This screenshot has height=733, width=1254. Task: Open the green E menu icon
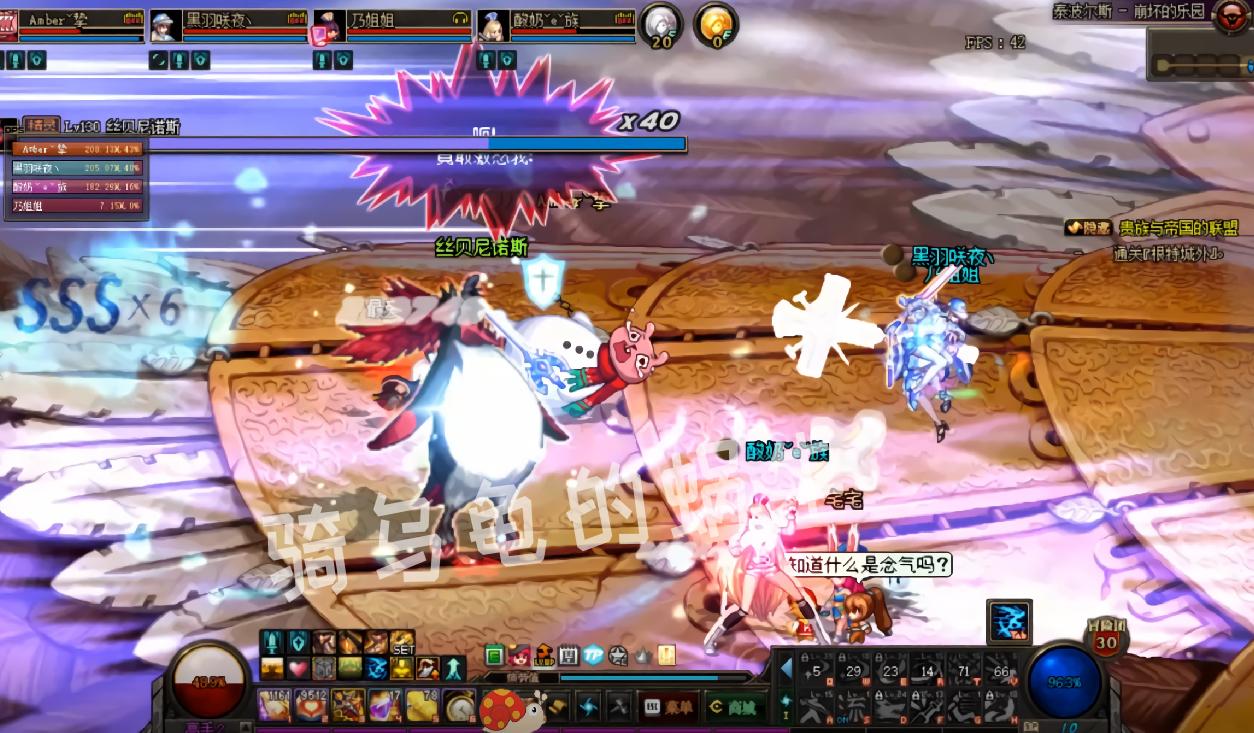[x=494, y=656]
